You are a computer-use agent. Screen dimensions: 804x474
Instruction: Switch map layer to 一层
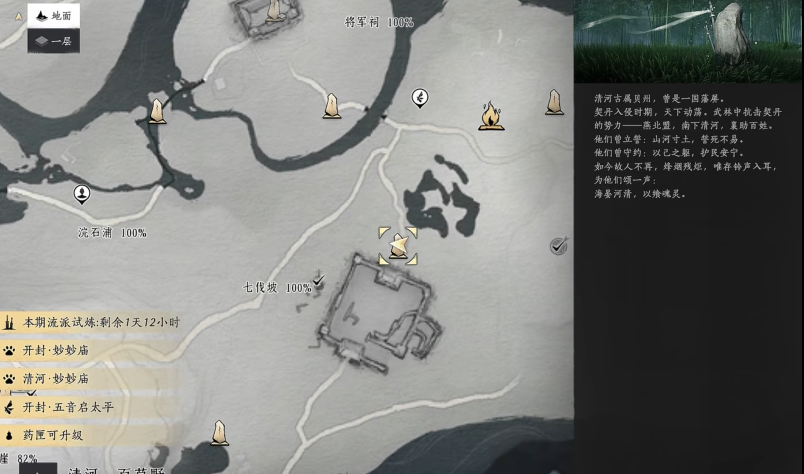tap(53, 41)
